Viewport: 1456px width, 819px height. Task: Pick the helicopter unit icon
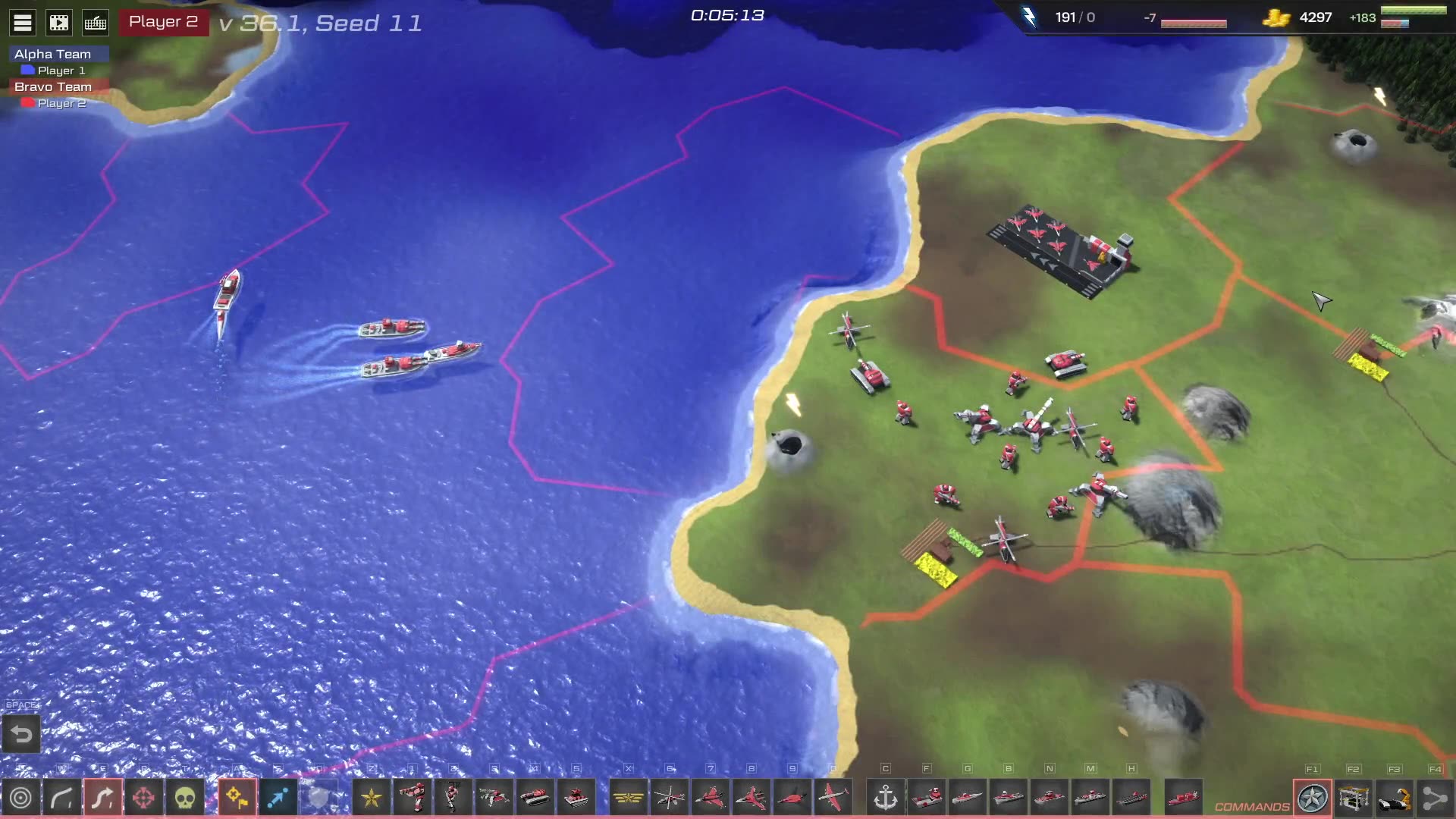(x=670, y=798)
